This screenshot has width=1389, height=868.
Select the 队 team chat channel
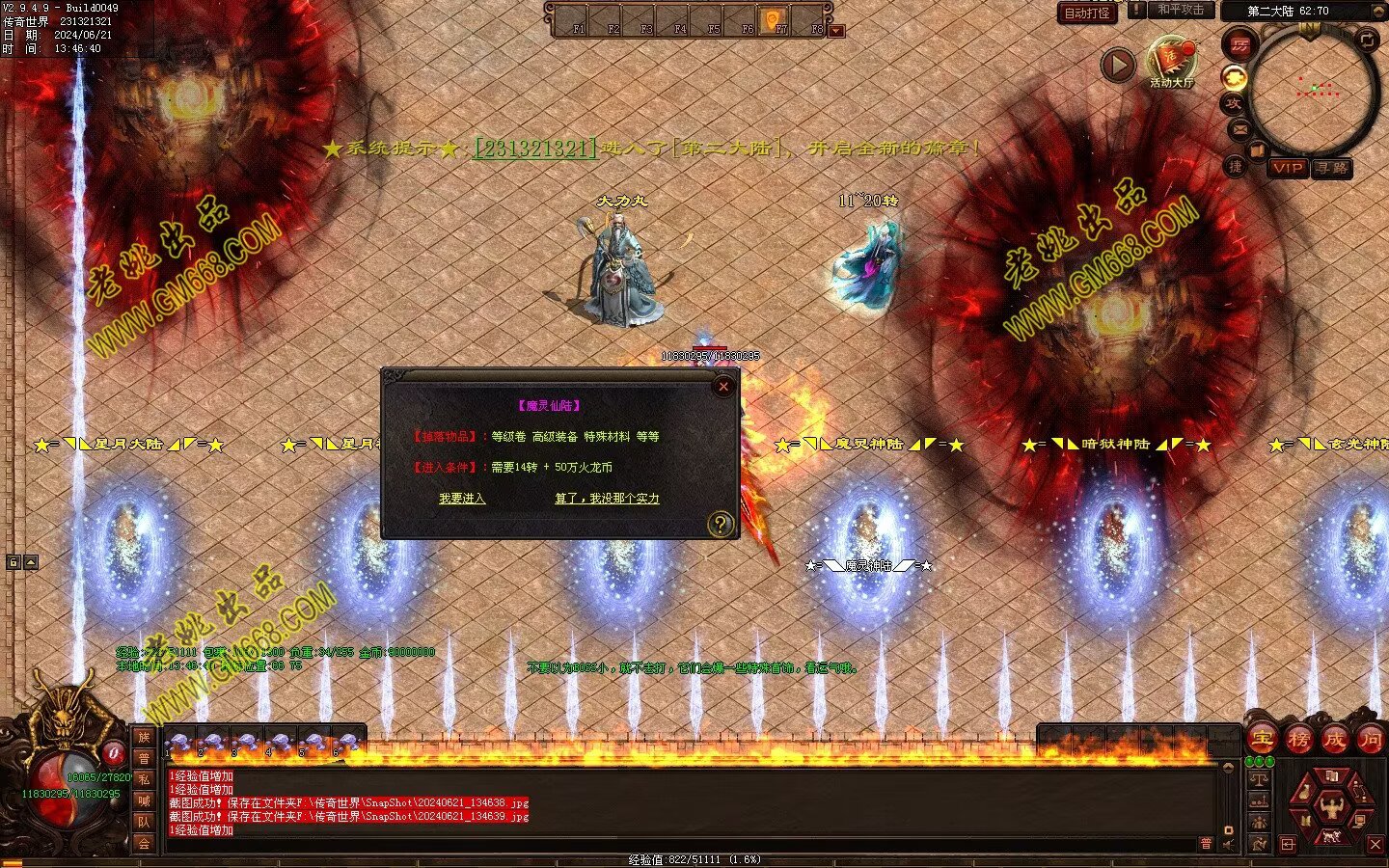[x=143, y=822]
